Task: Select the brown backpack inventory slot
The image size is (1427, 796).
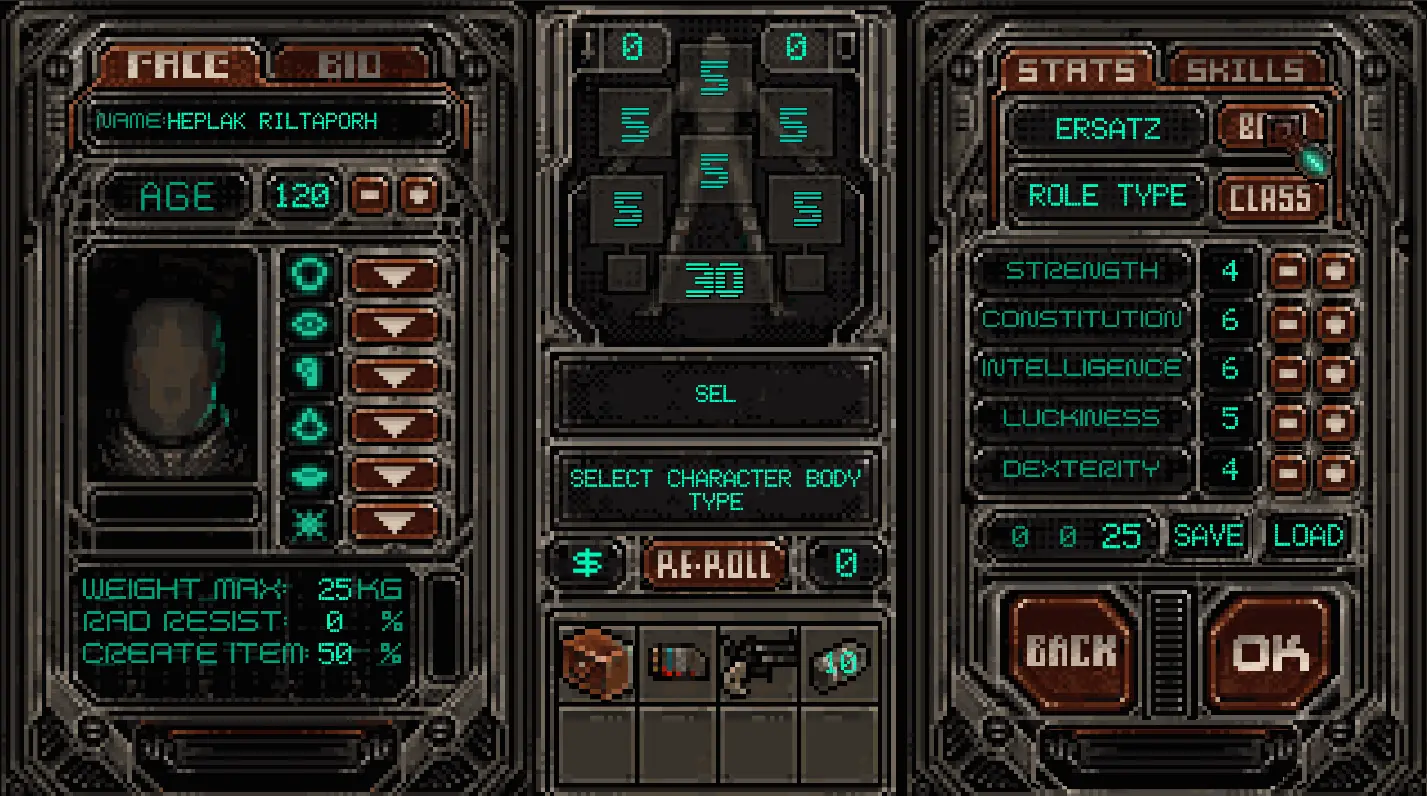Action: (597, 664)
